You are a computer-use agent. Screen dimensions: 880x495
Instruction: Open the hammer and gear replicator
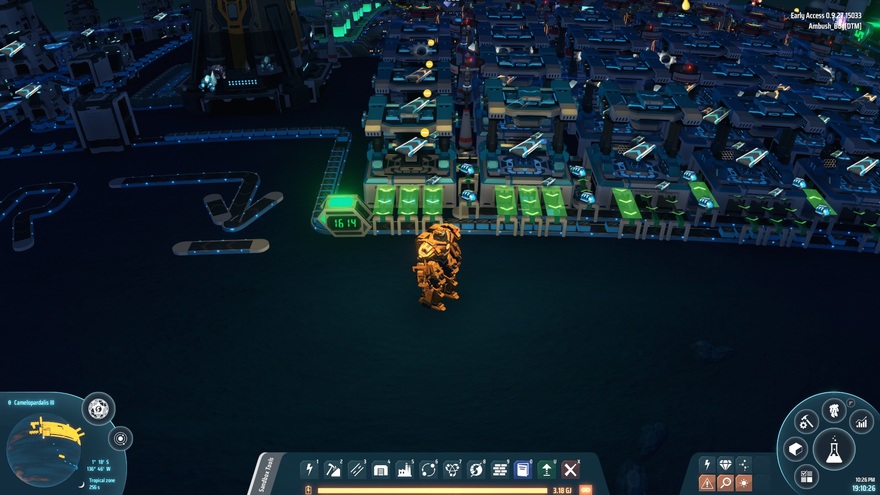tap(806, 423)
